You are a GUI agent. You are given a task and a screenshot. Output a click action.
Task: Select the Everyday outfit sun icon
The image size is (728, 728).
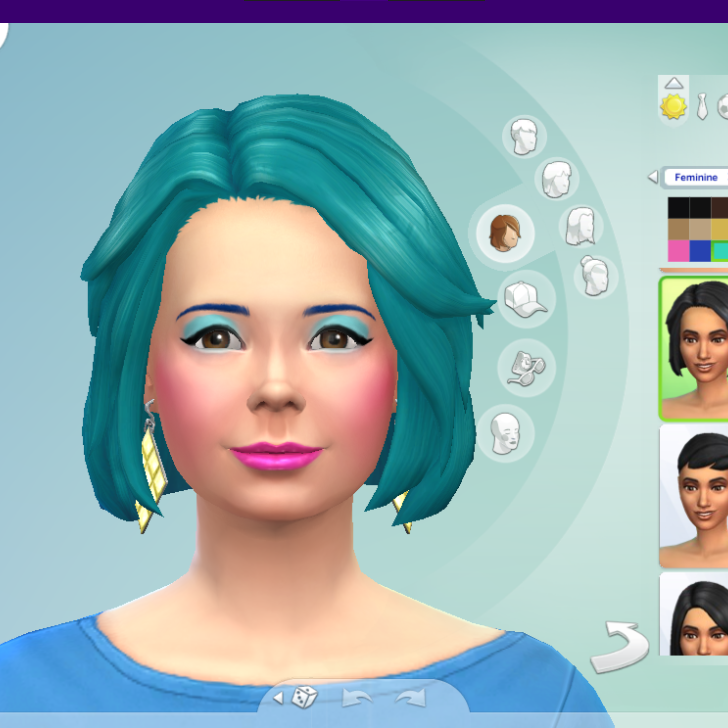[674, 106]
